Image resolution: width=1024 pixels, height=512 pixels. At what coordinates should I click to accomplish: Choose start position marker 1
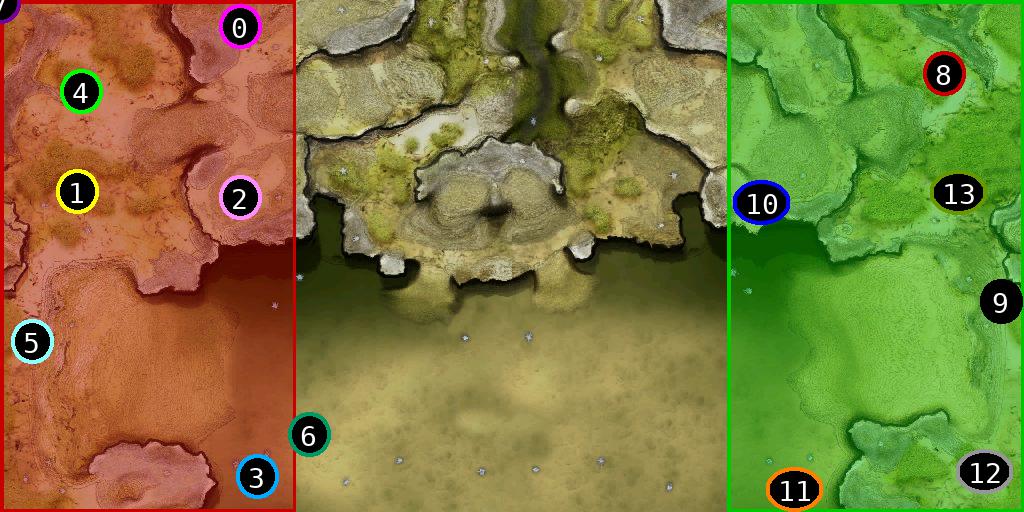pos(77,192)
